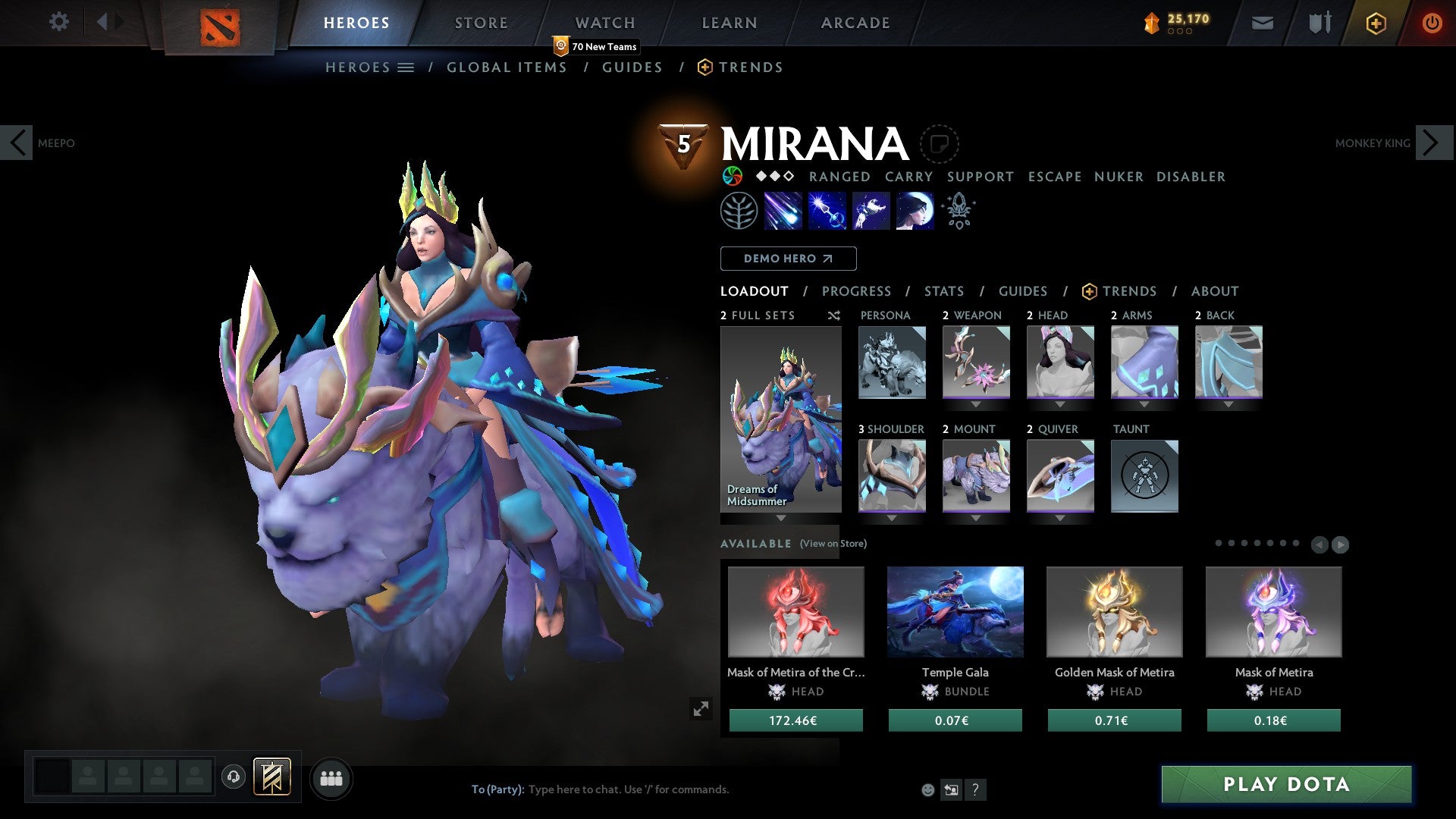The image size is (1456, 819).
Task: Open the View on Store link
Action: 833,544
